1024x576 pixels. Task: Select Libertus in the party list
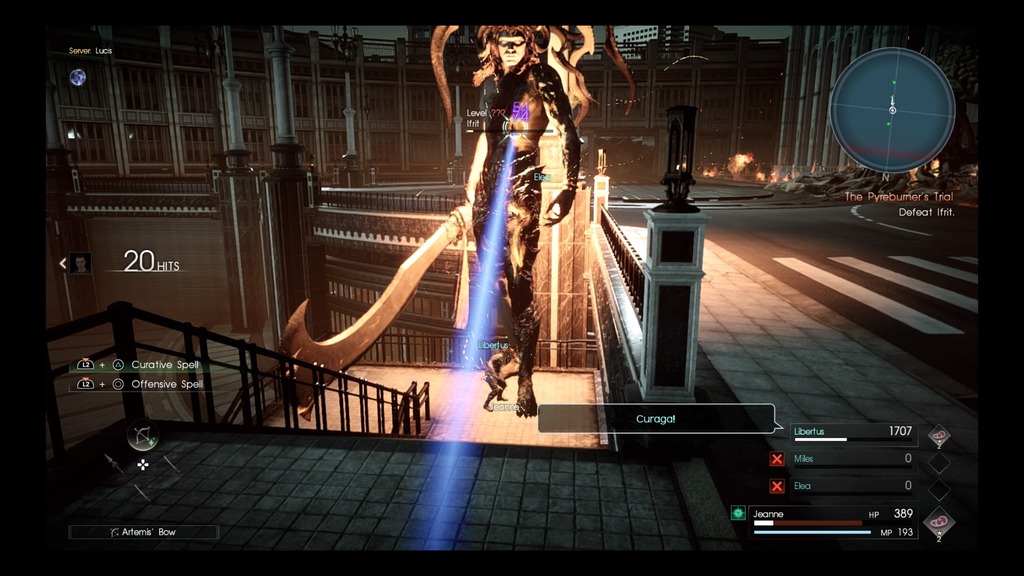pos(852,433)
